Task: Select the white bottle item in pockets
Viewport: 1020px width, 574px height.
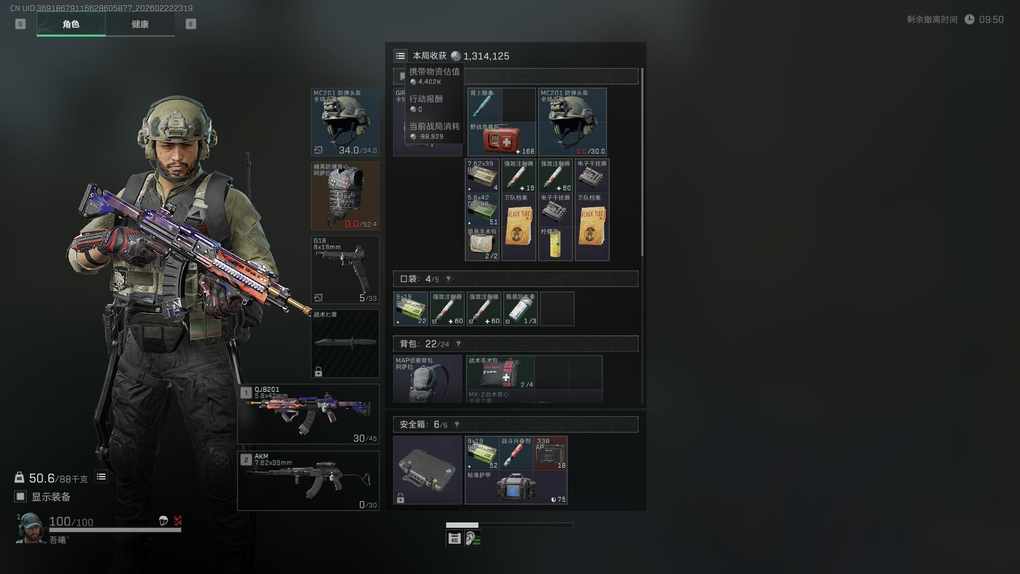Action: pyautogui.click(x=519, y=309)
